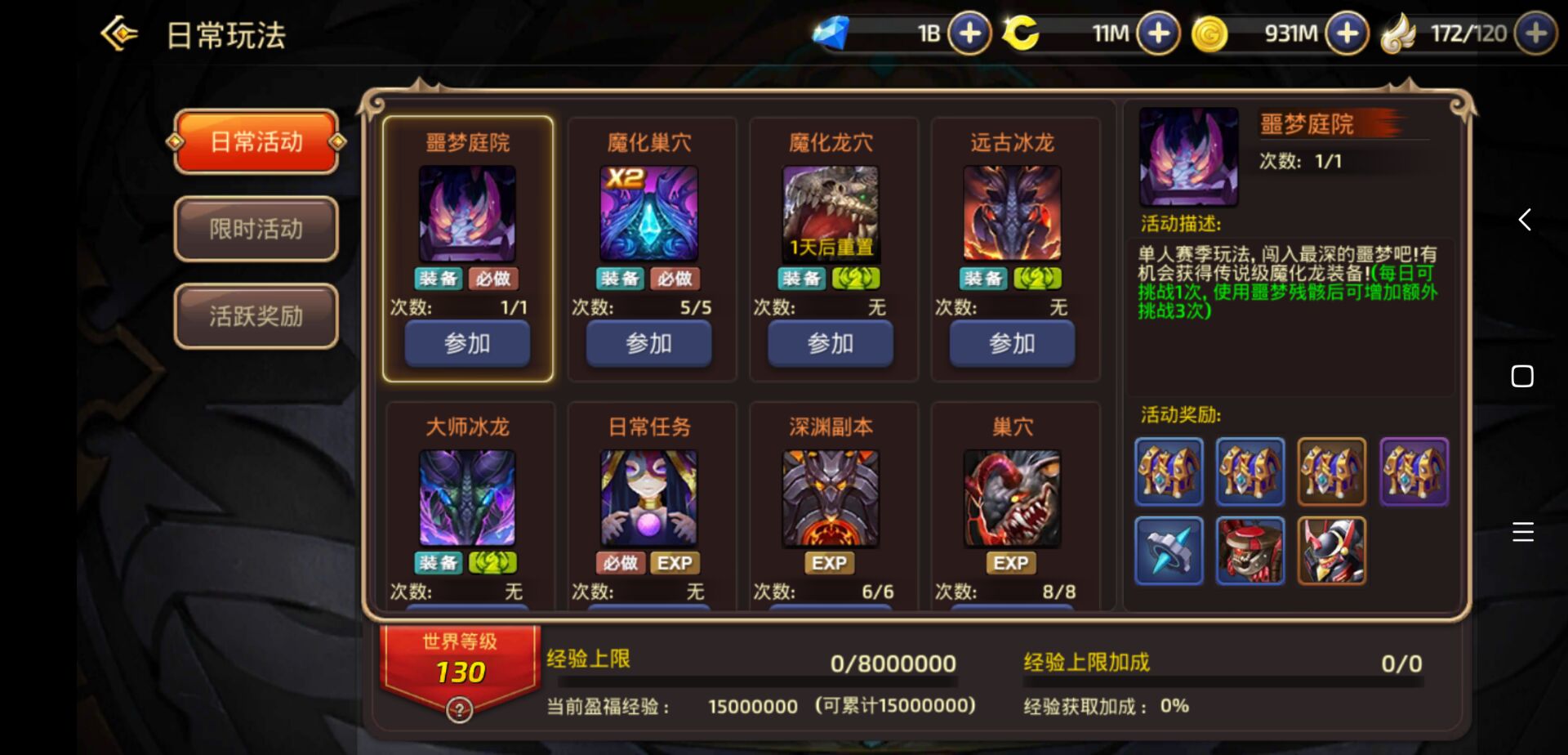
Task: Select the first blue chest reward icon
Action: pos(1169,471)
